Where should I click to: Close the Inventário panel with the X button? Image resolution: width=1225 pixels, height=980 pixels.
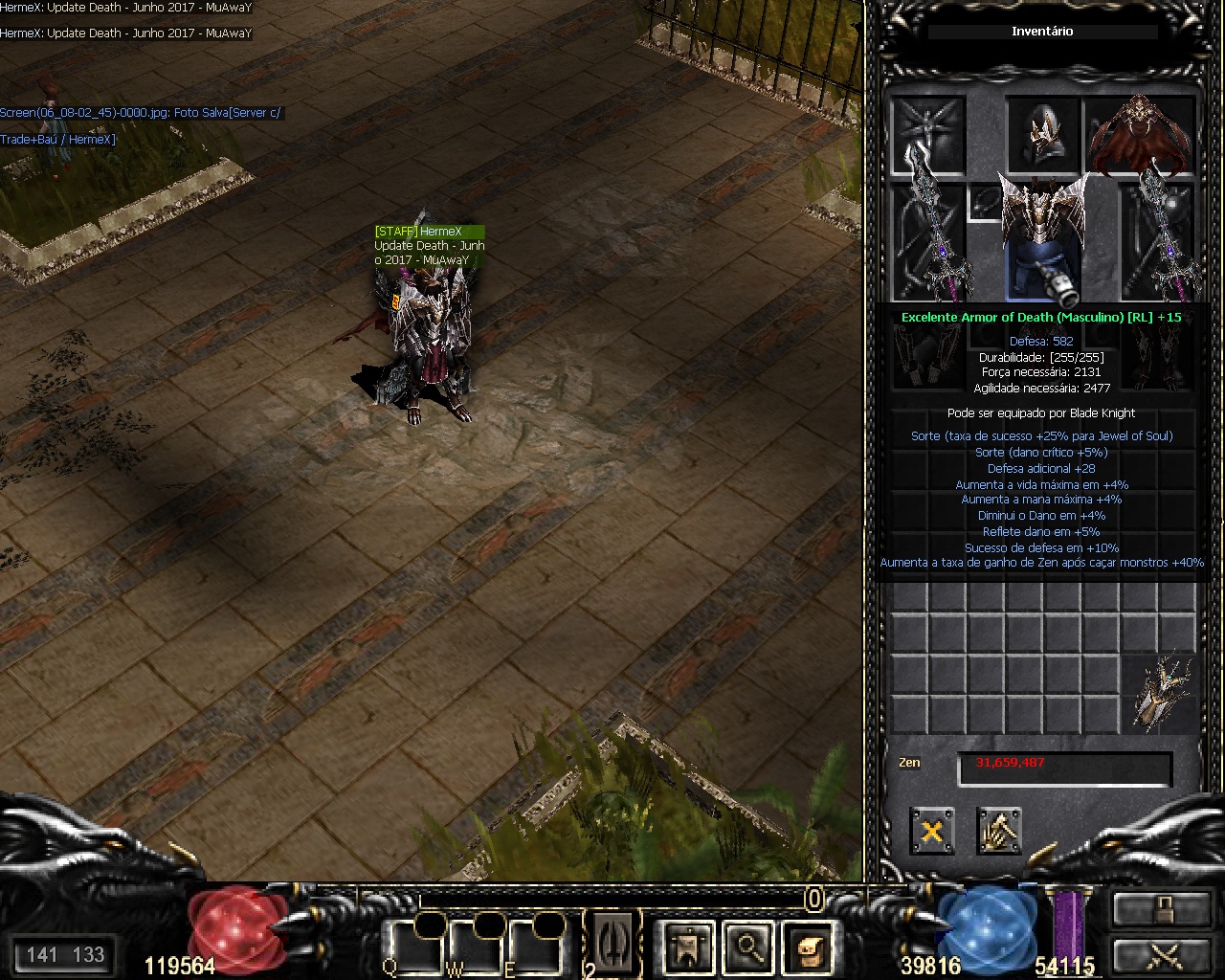(931, 830)
